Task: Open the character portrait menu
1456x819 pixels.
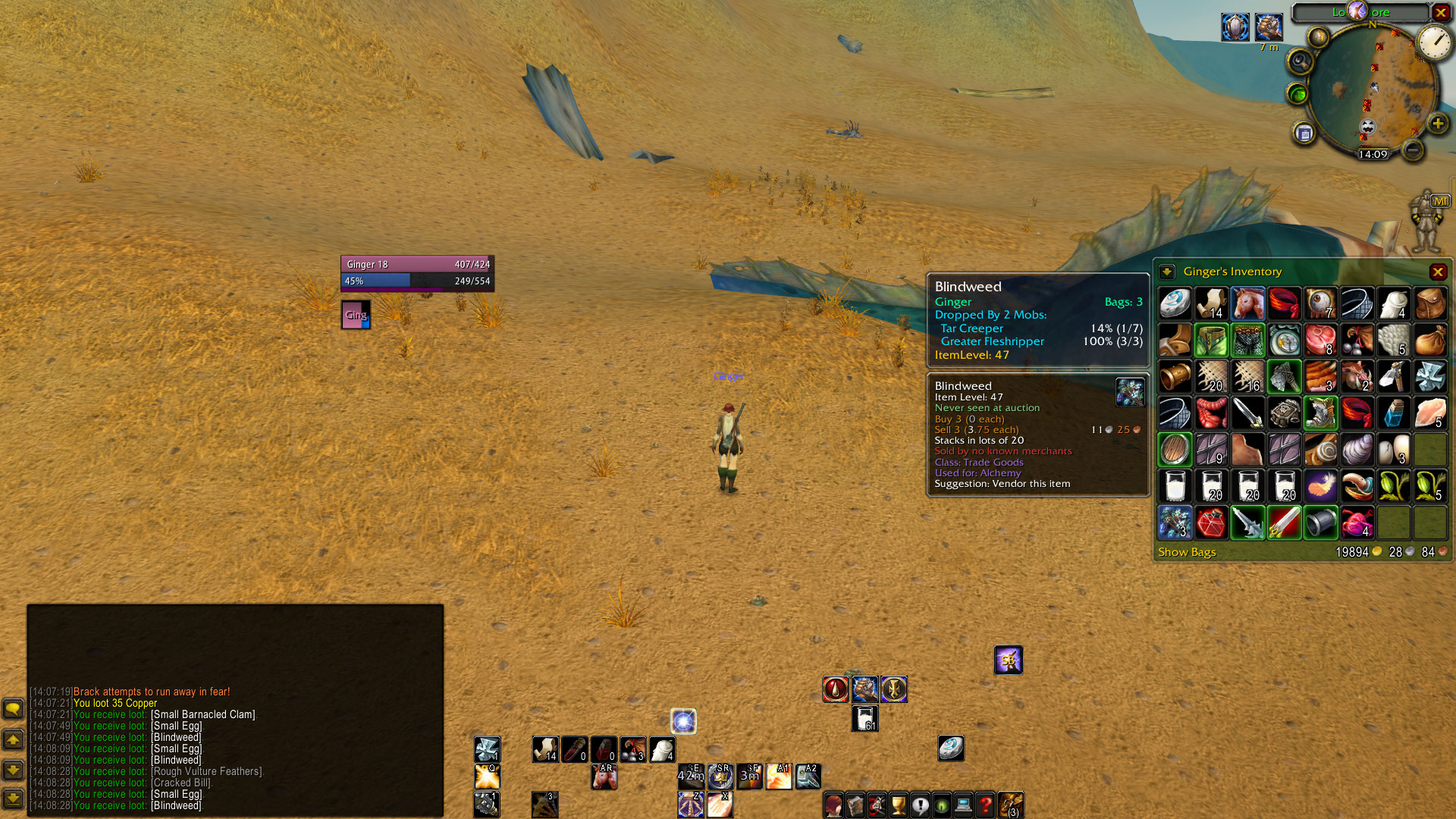Action: click(x=833, y=805)
